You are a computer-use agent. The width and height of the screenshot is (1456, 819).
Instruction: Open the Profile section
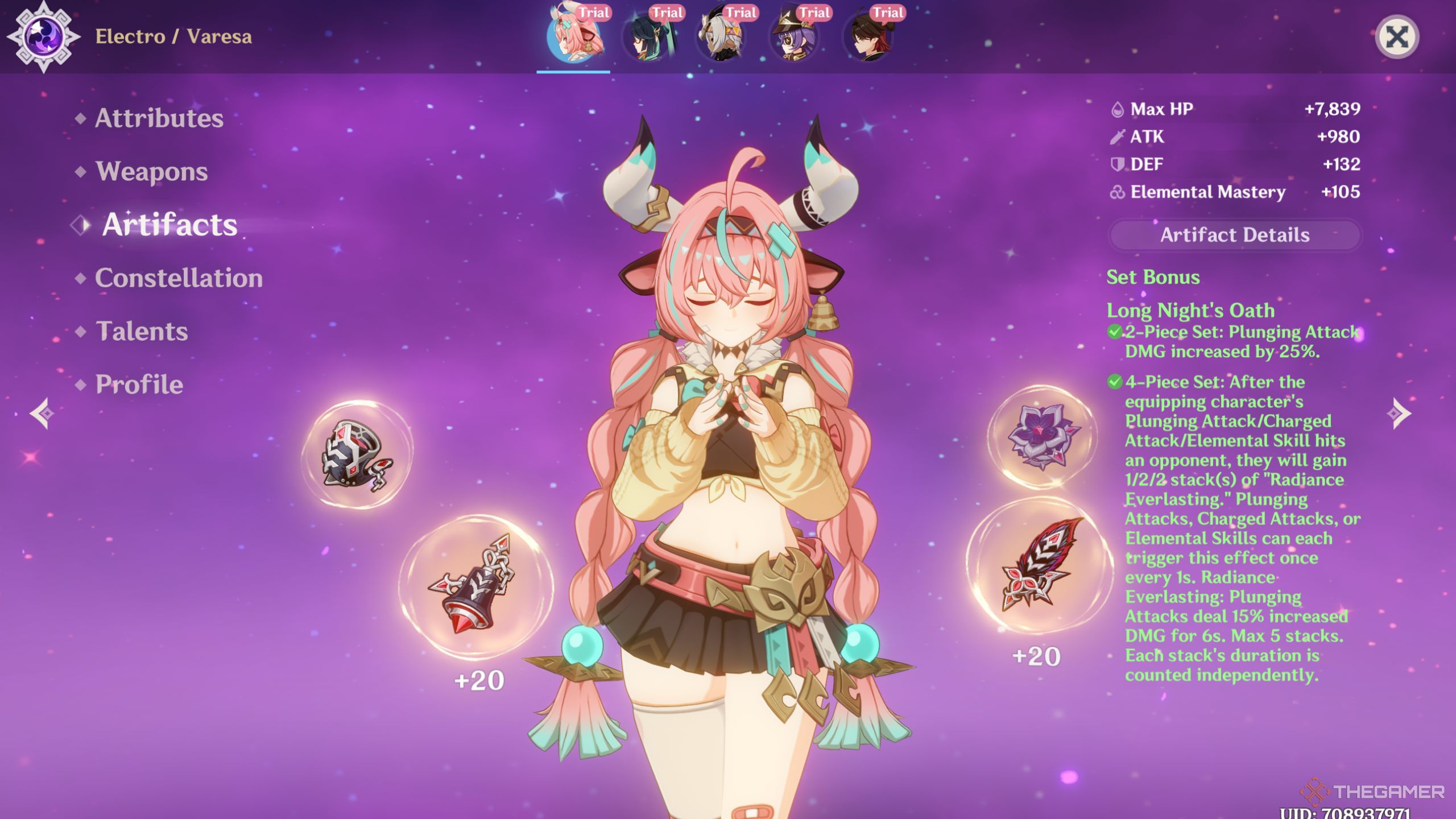[x=139, y=384]
